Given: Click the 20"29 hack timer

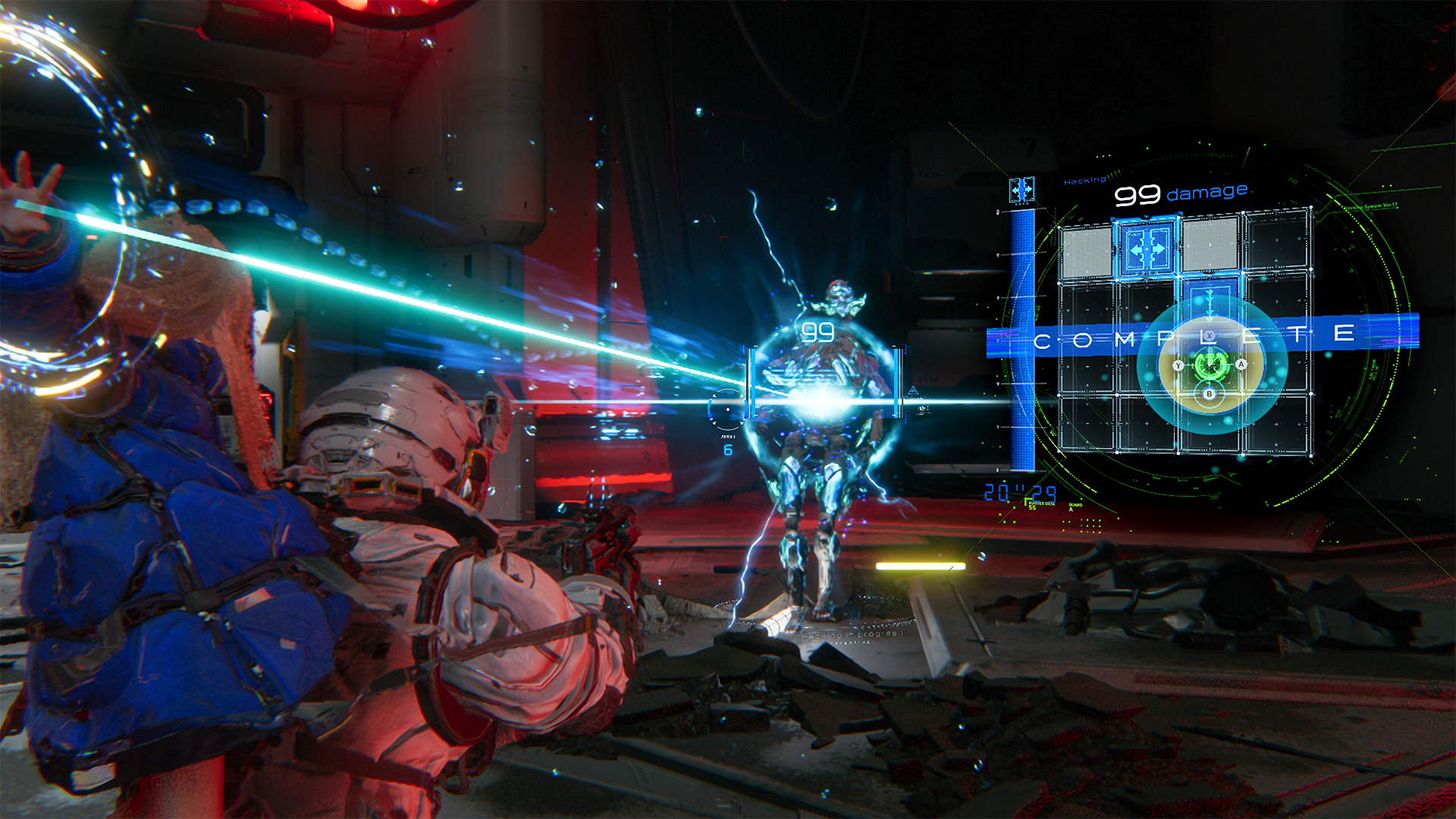Looking at the screenshot, I should click(x=1021, y=491).
